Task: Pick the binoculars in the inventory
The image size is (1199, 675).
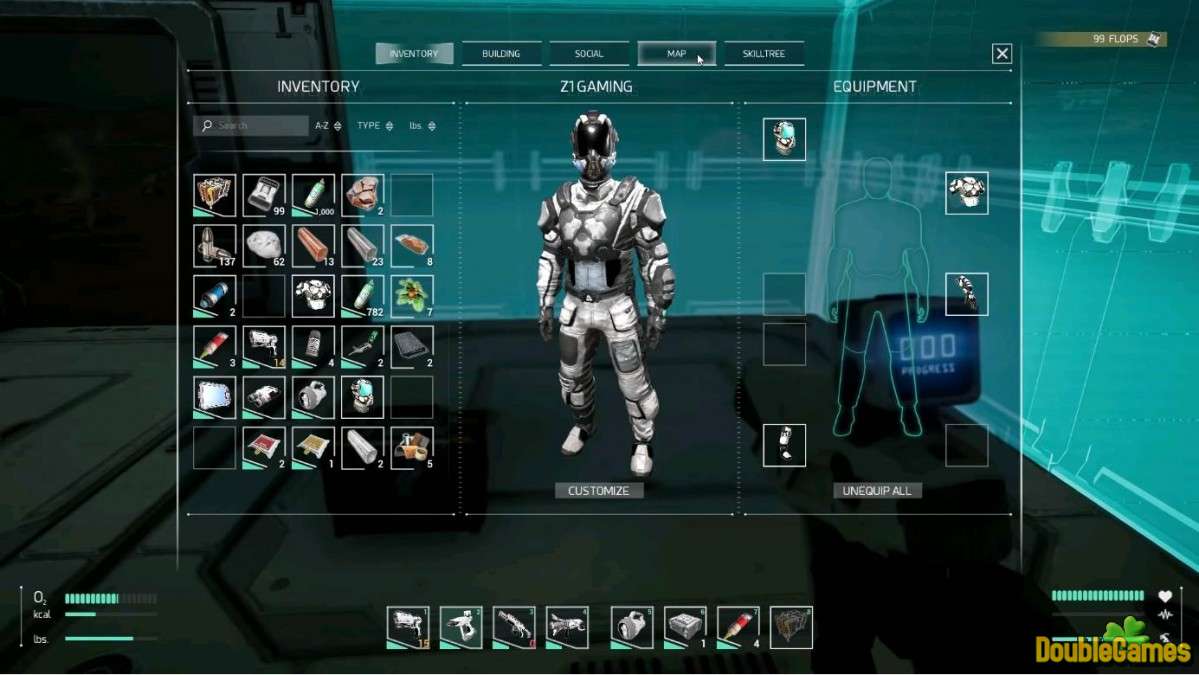Action: pos(264,397)
